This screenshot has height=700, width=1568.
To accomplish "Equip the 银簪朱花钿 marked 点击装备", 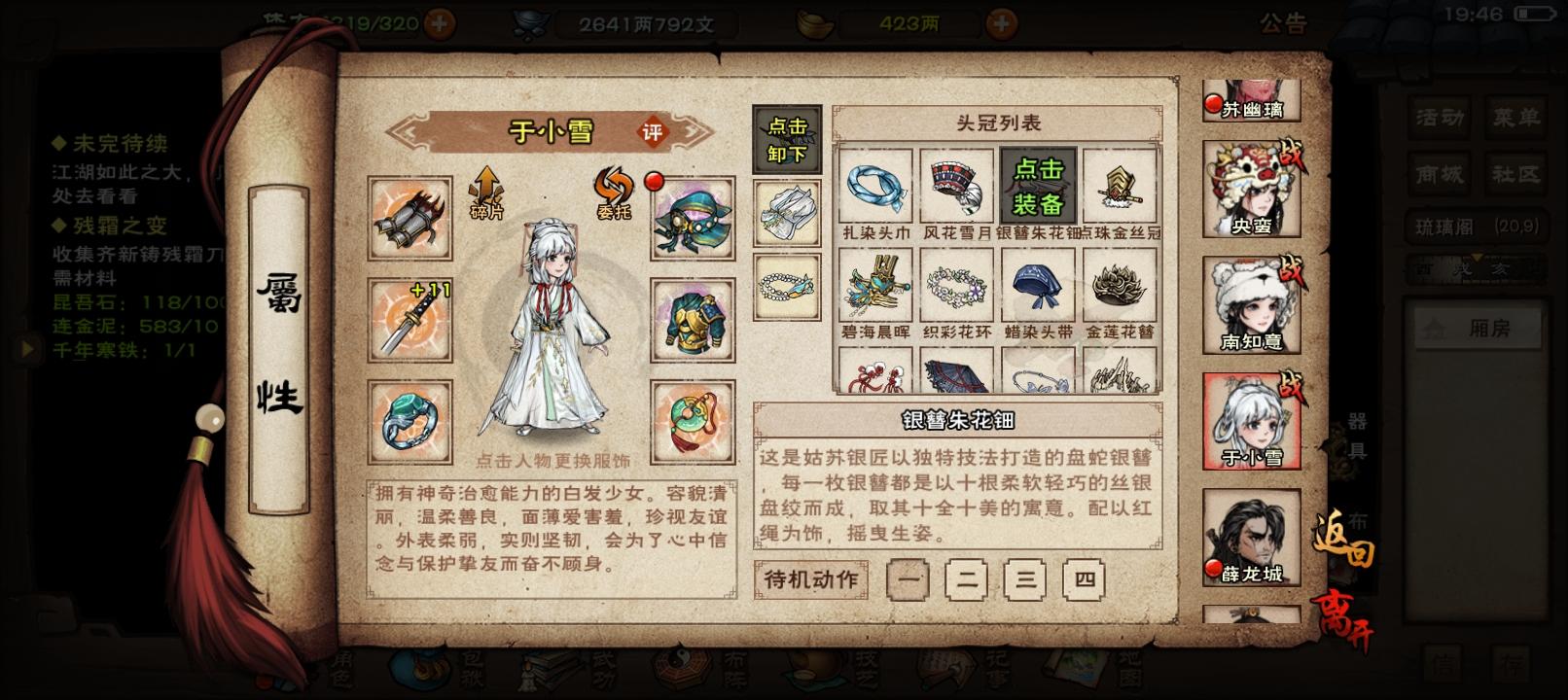I will point(1036,185).
